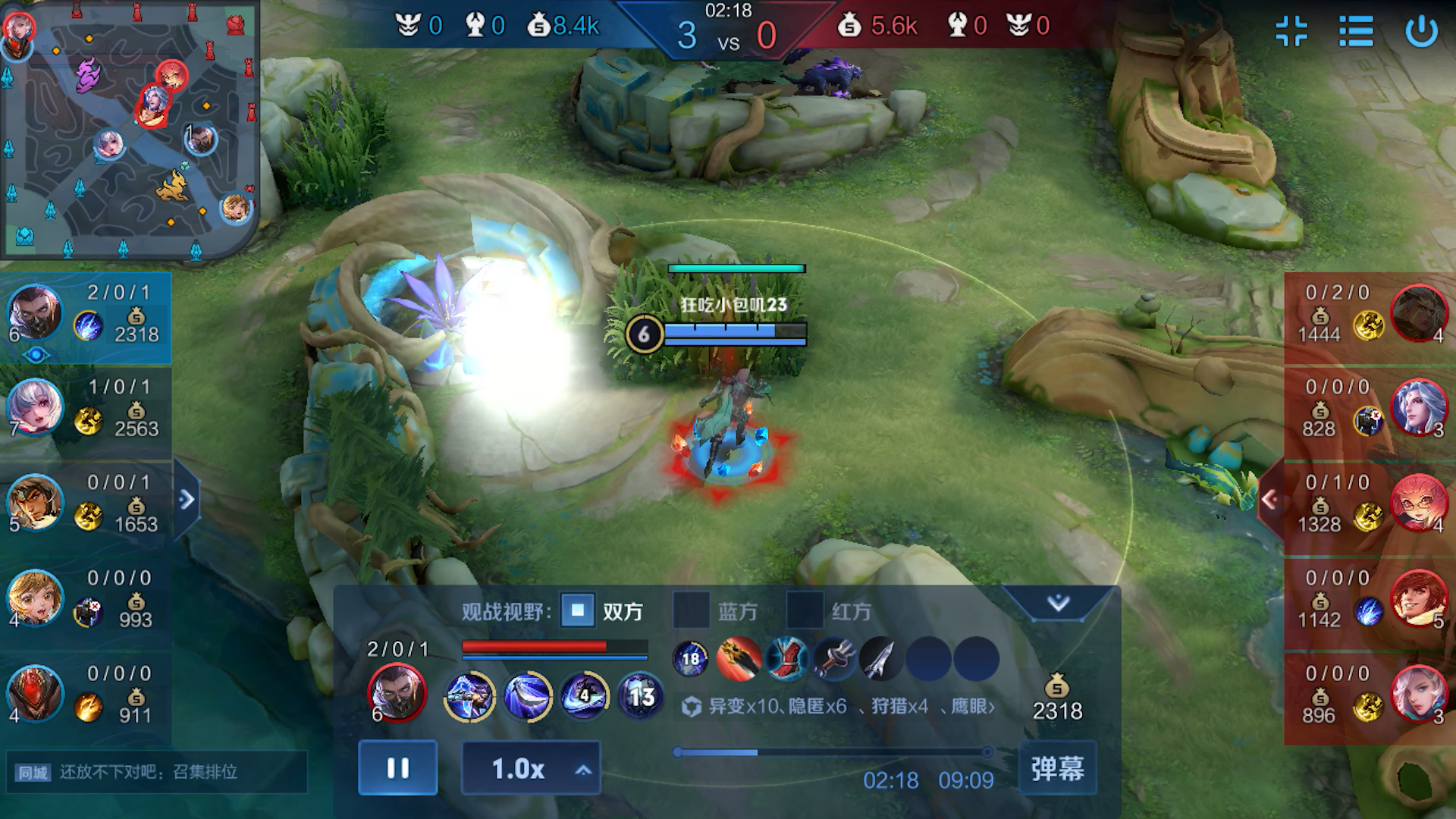Image resolution: width=1456 pixels, height=819 pixels.
Task: Switch spectator vision to 红方
Action: (805, 611)
